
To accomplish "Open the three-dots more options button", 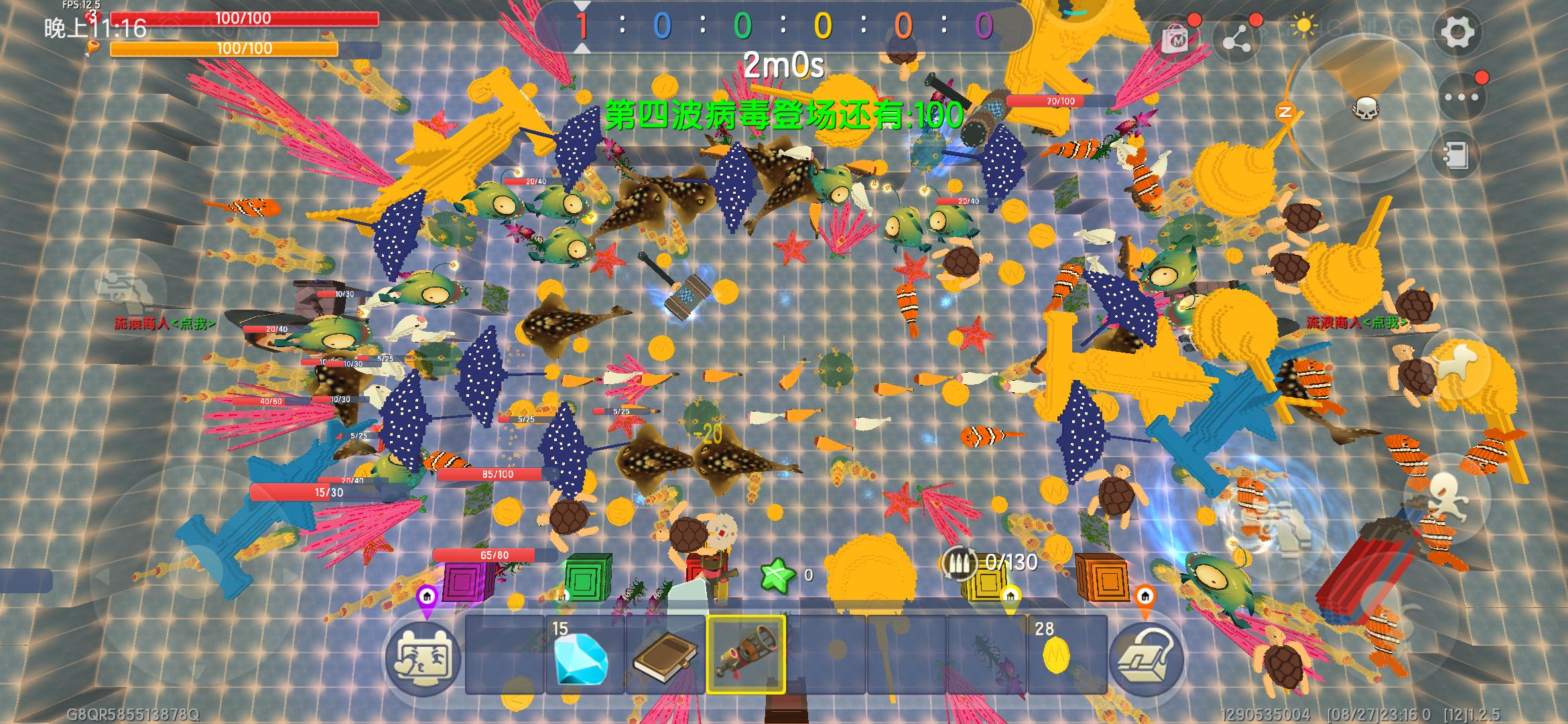I will coord(1461,97).
